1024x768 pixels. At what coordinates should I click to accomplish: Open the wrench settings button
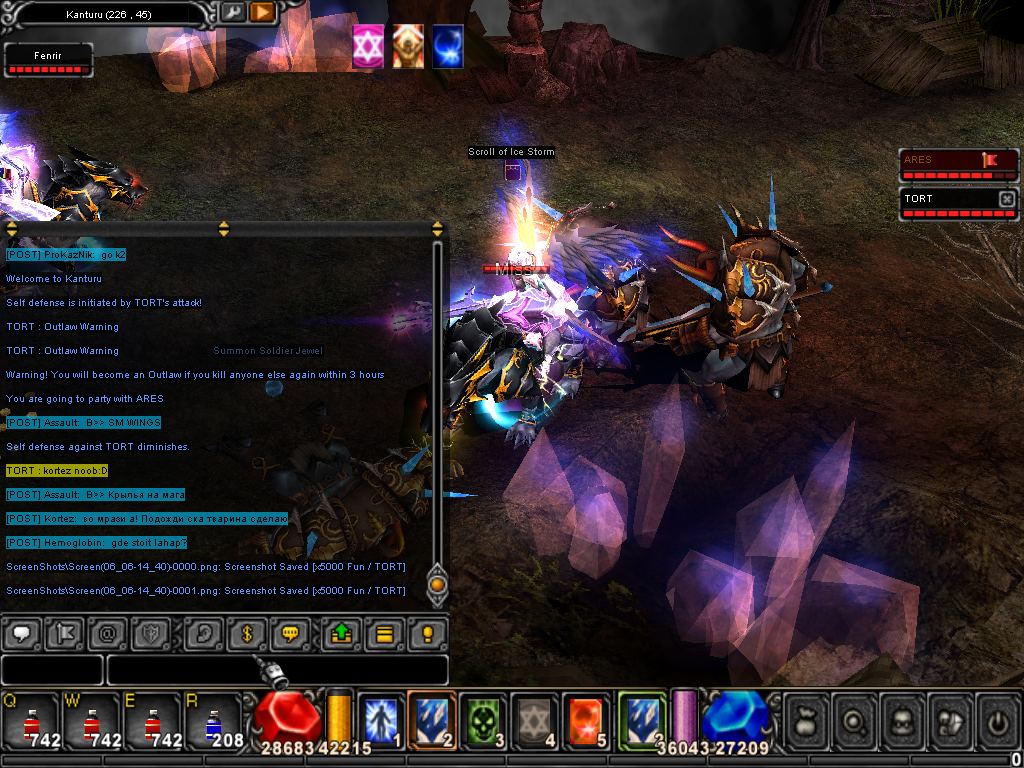pos(232,13)
